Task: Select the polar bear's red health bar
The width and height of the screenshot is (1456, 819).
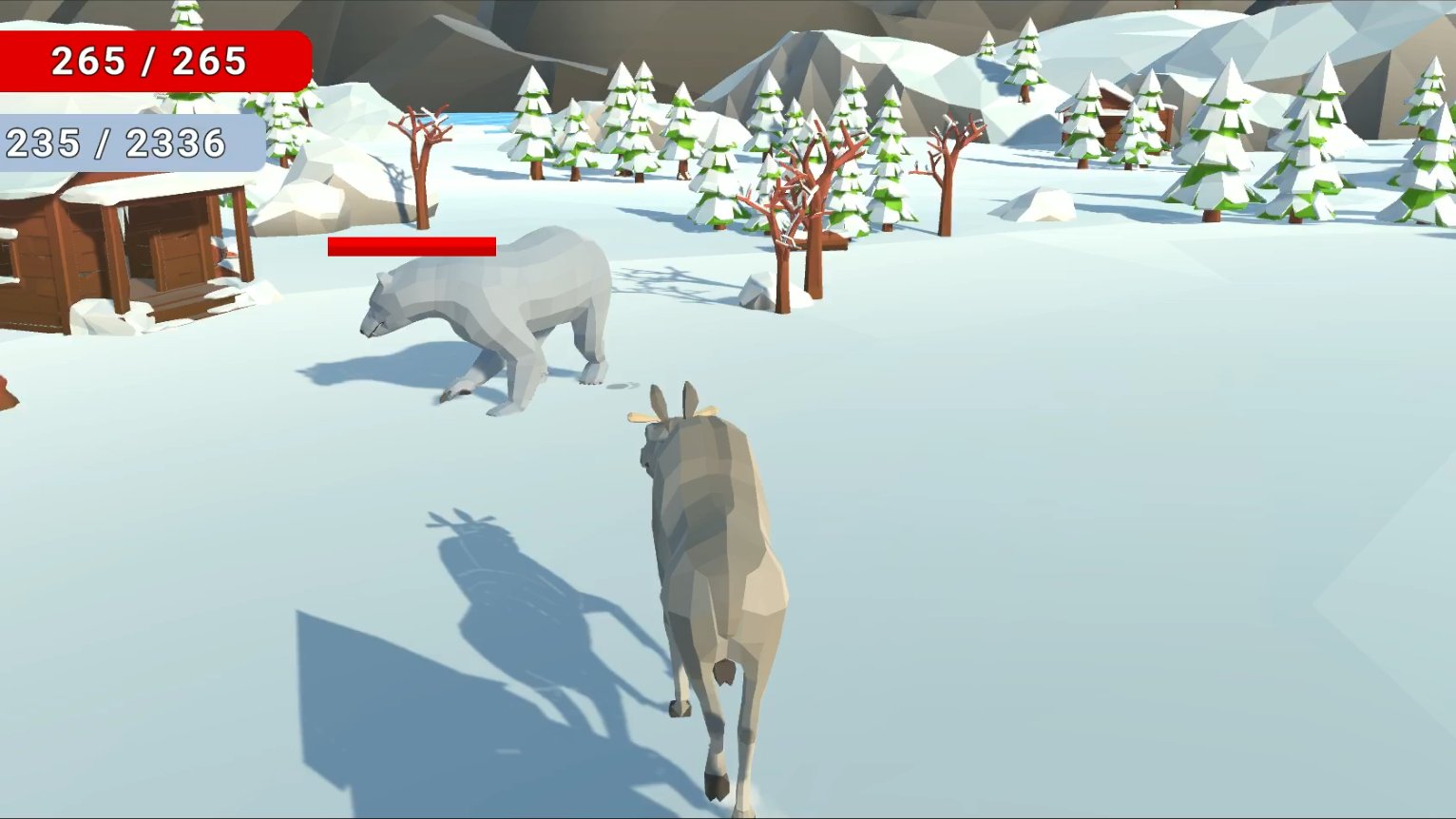Action: point(411,246)
